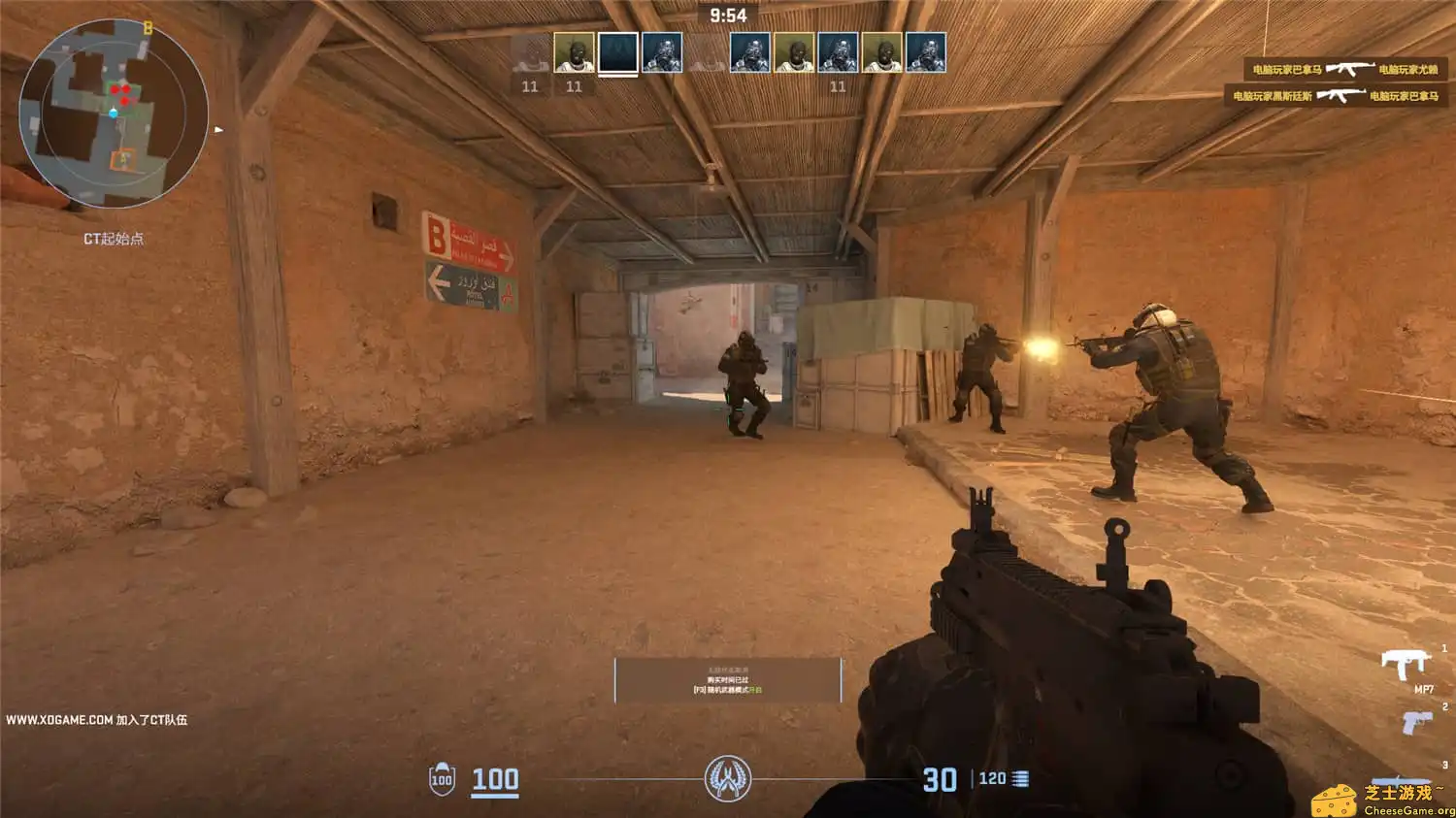Click the AK-47 icon in the top killfeed entry
The image size is (1456, 818).
pos(1349,70)
